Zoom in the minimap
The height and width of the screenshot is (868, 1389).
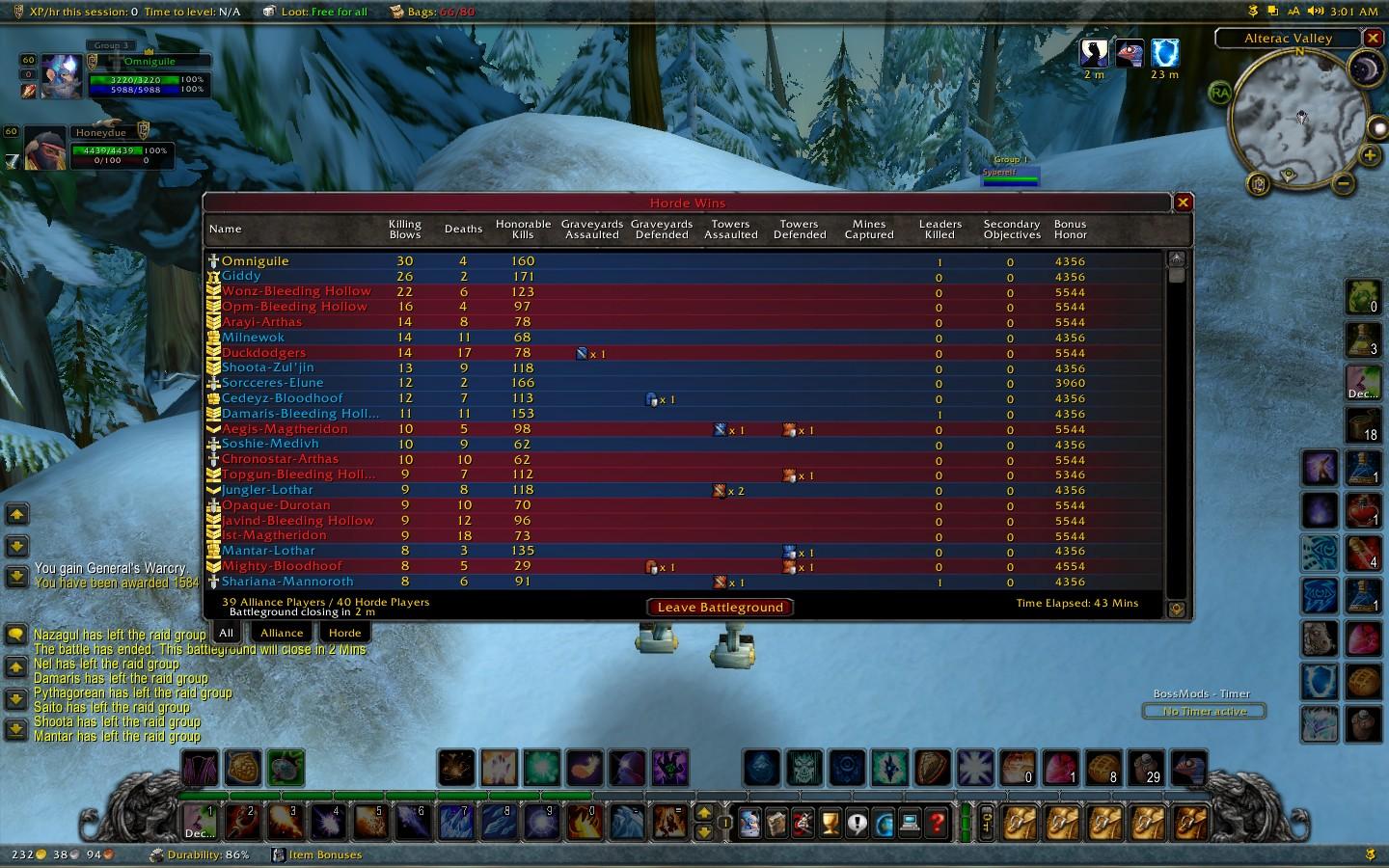pos(1370,154)
